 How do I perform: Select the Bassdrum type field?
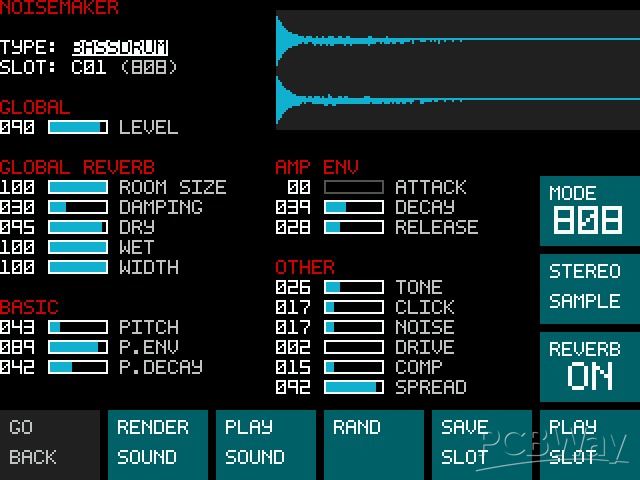120,47
